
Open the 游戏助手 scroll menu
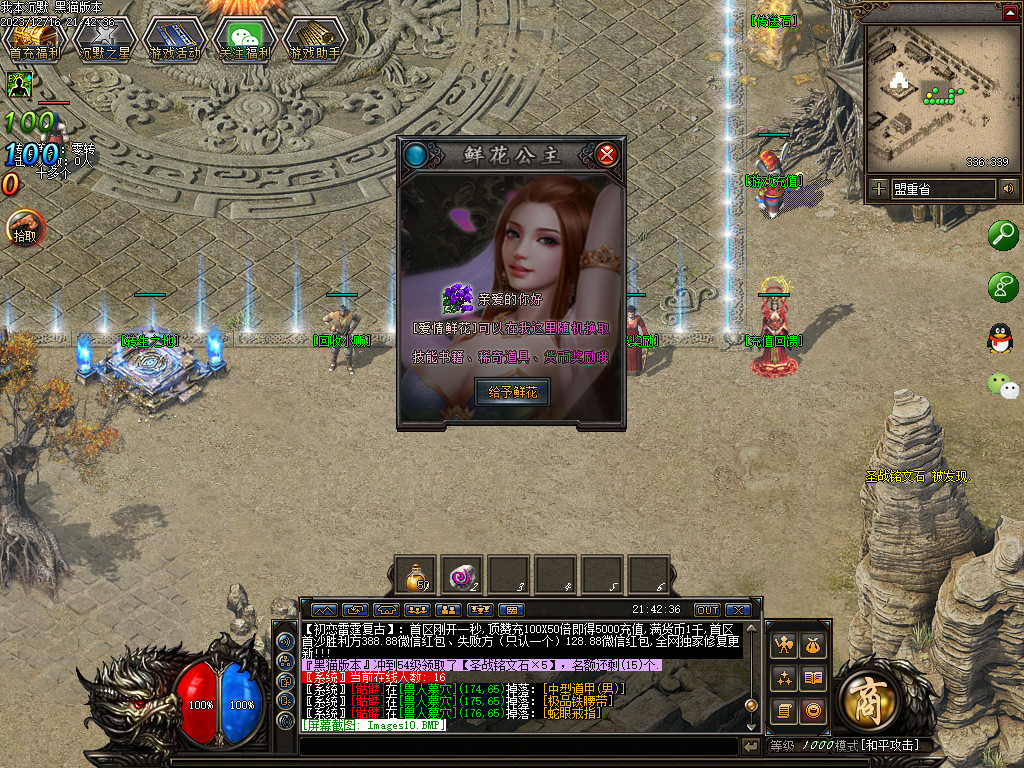tap(314, 39)
